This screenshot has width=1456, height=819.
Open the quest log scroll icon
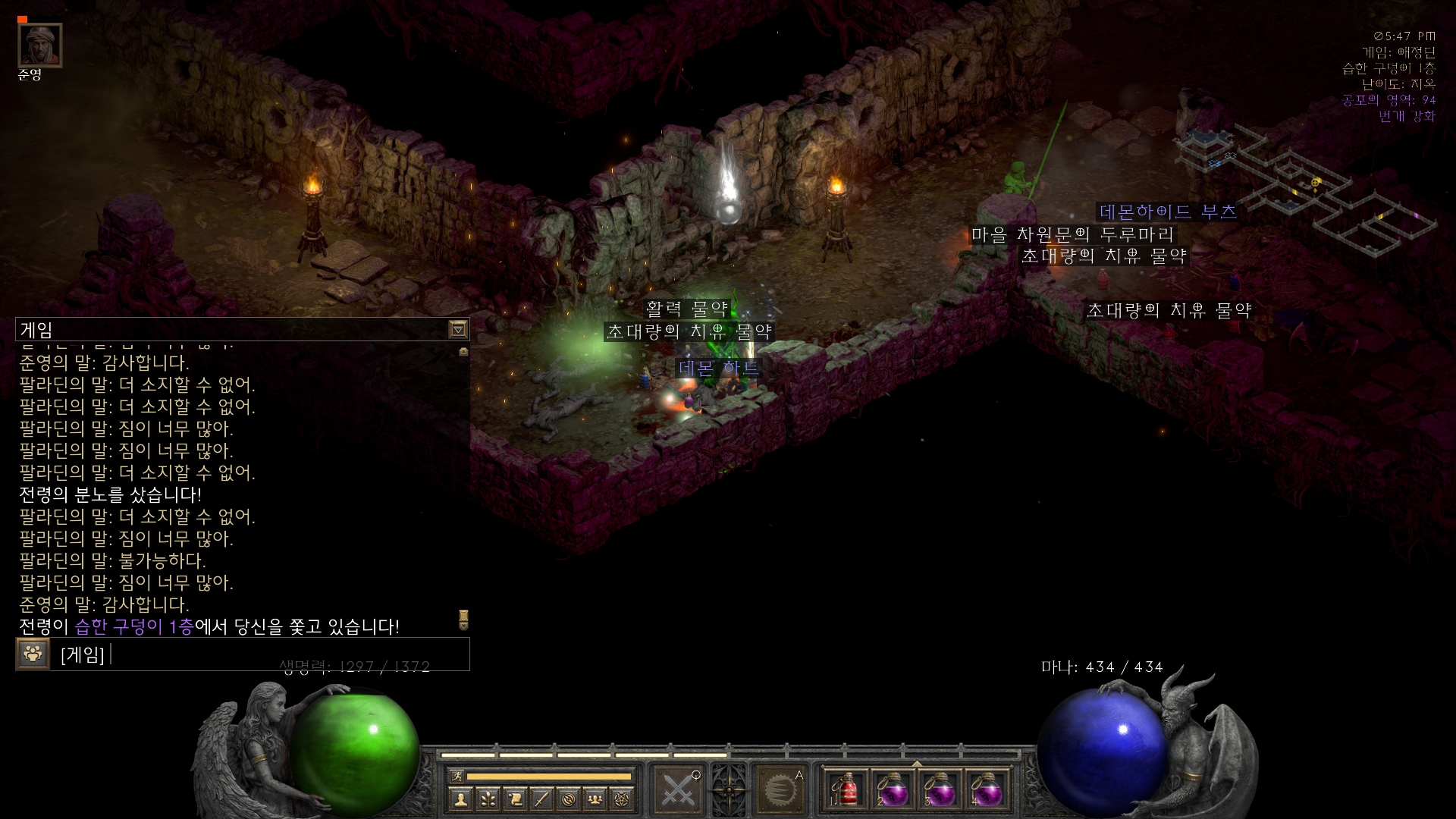pos(515,799)
